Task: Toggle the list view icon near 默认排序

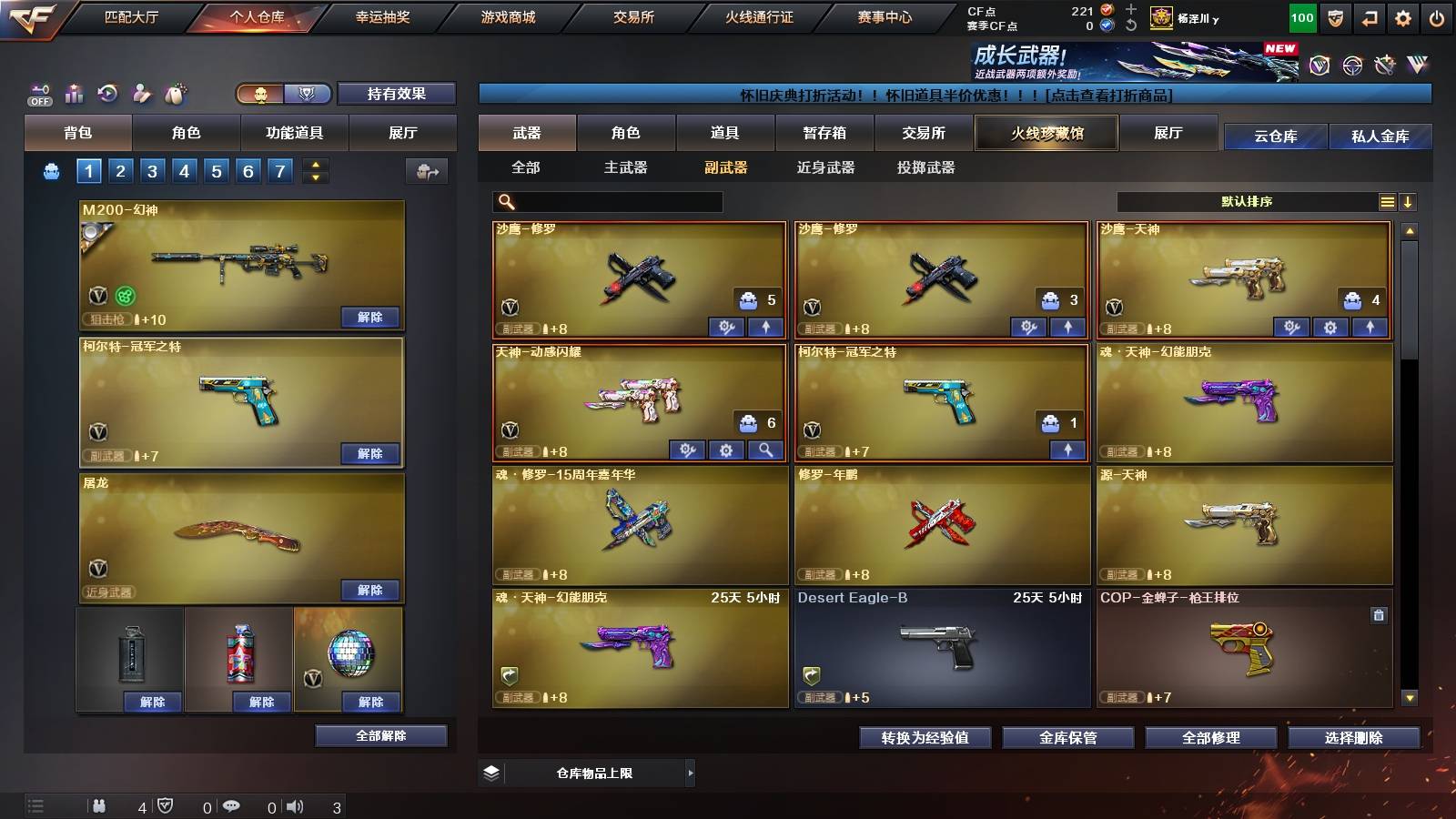Action: tap(1387, 202)
